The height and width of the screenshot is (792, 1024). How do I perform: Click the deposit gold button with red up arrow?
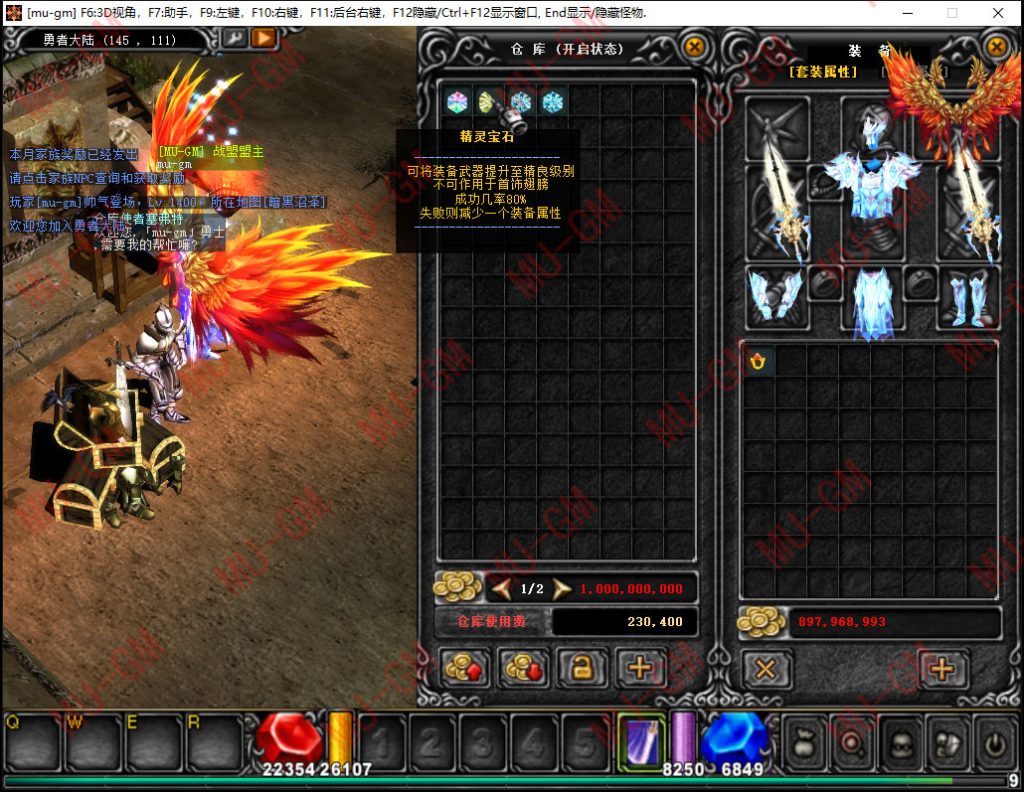coord(465,668)
